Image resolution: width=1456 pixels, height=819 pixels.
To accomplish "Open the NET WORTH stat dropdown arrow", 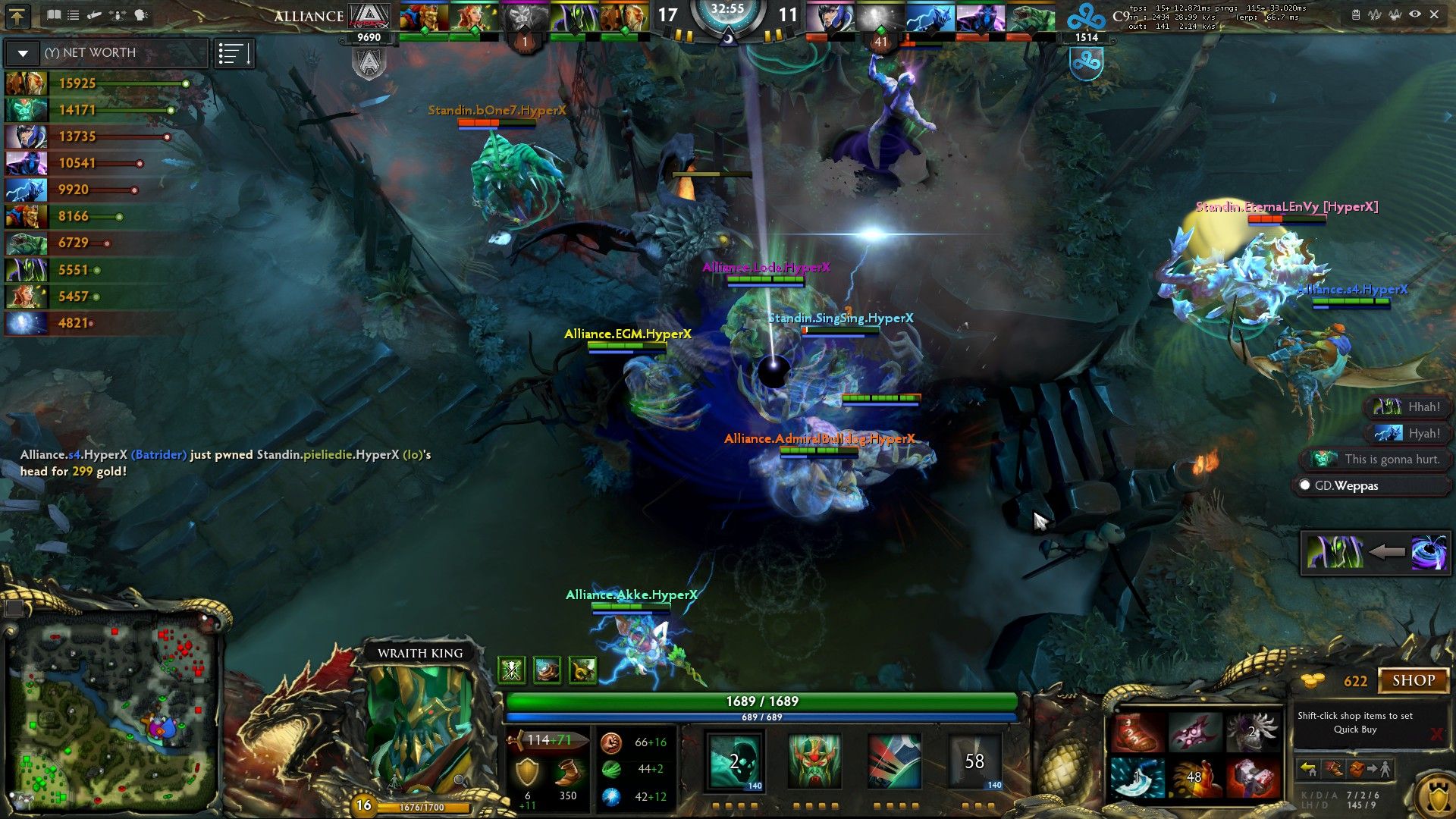I will (x=23, y=53).
